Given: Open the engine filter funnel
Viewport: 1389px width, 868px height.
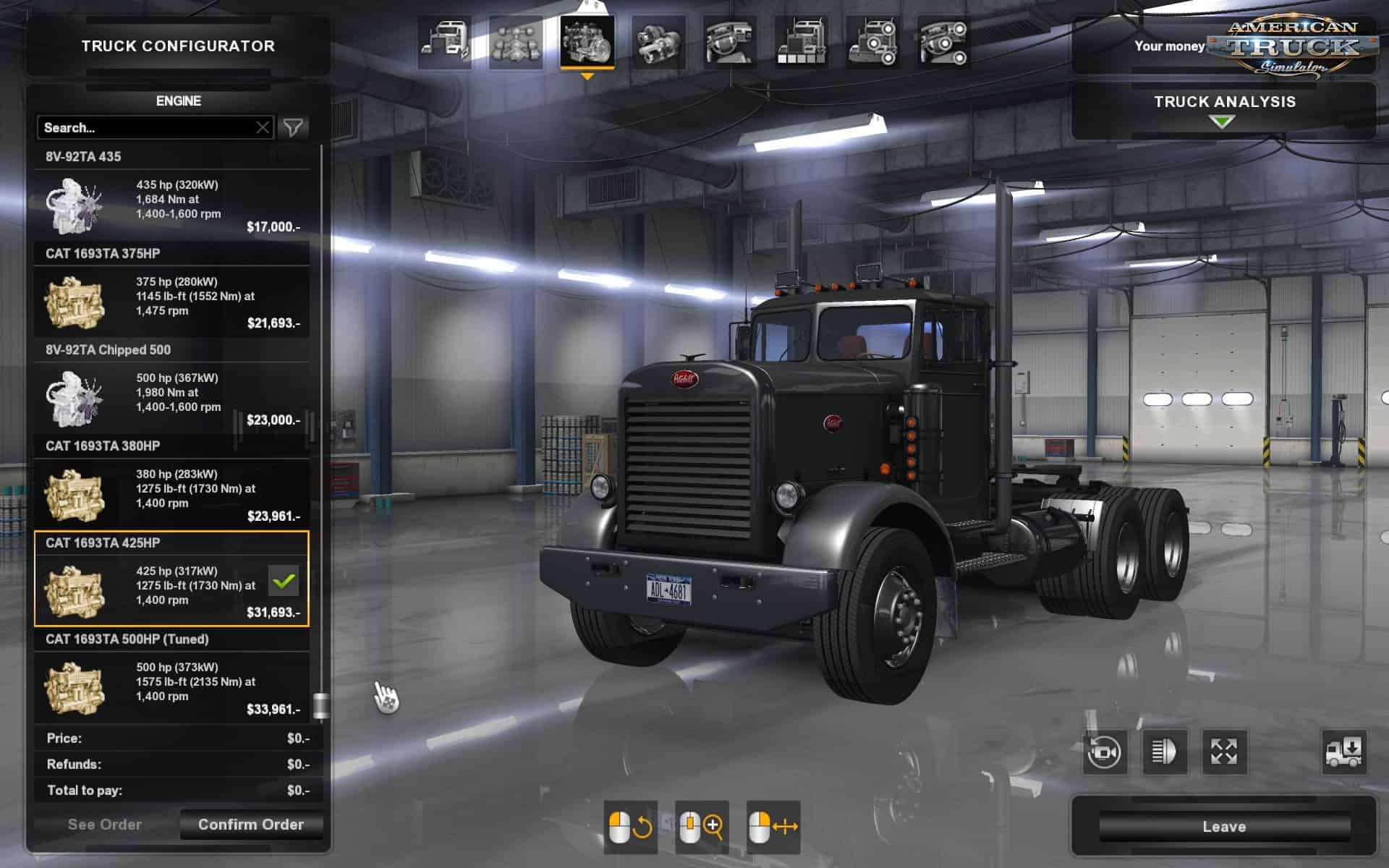Looking at the screenshot, I should coord(293,128).
